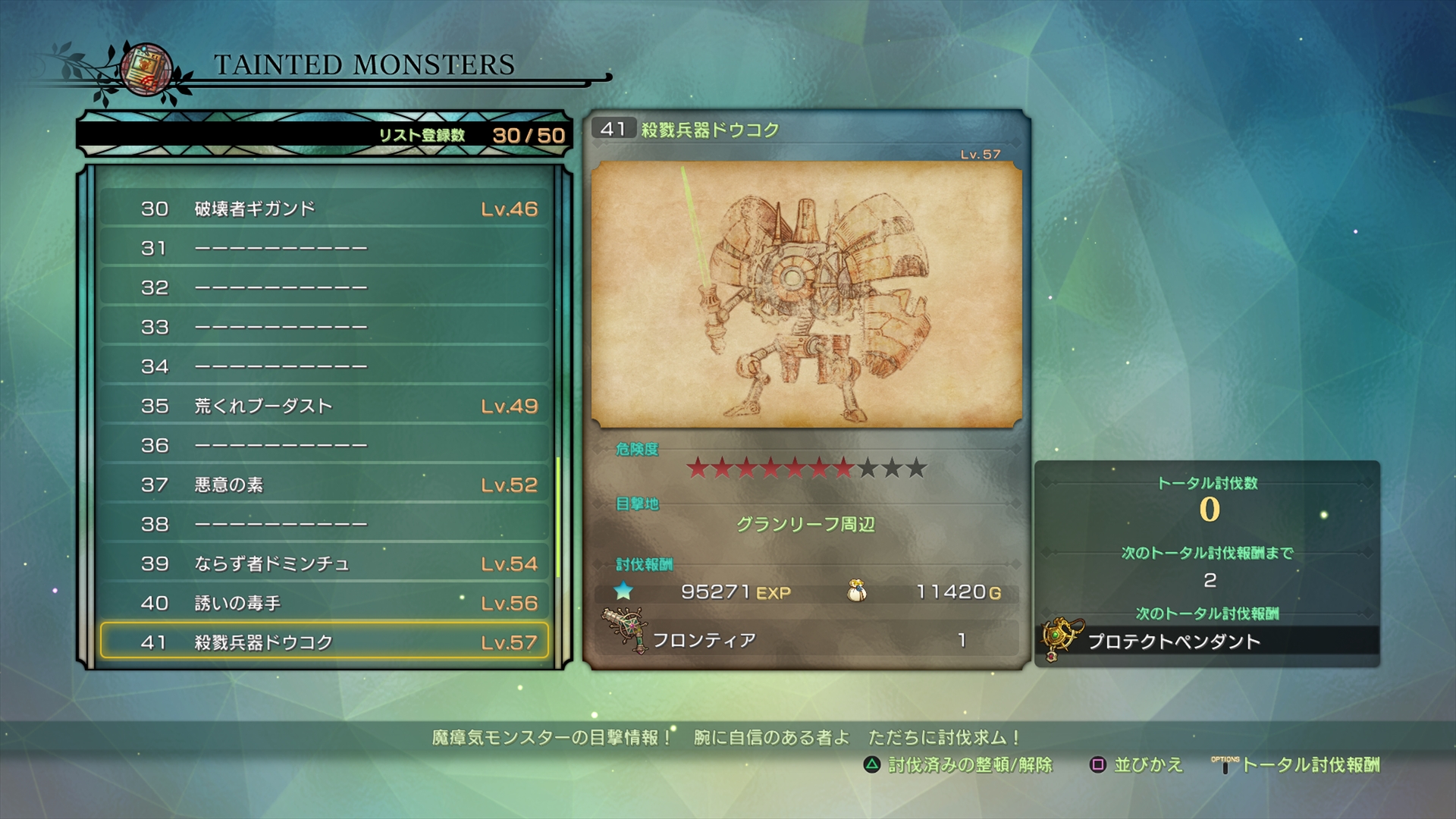Click the グランリーフ周辺 sighting location text
The image size is (1456, 819).
coord(806,525)
